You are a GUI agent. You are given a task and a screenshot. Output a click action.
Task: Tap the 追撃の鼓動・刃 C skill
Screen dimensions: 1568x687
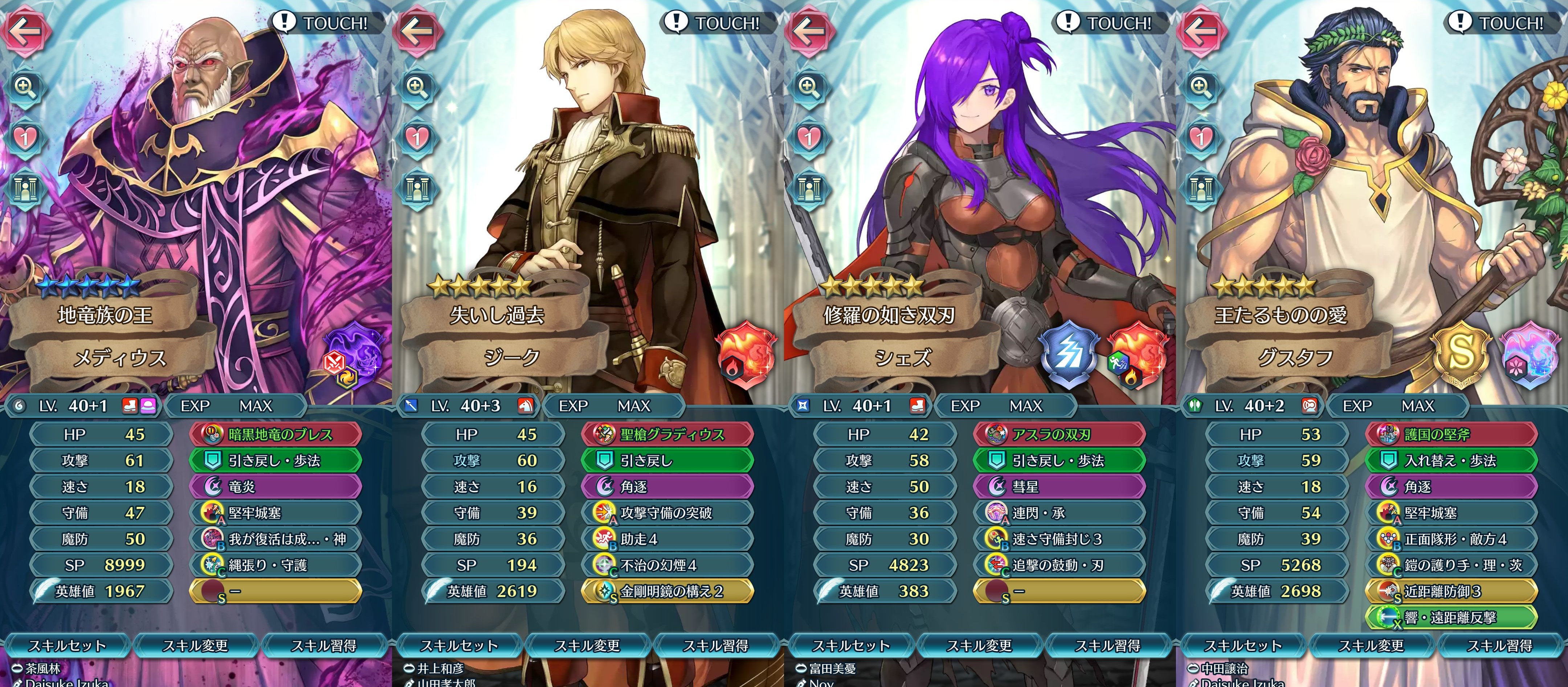(x=1060, y=565)
